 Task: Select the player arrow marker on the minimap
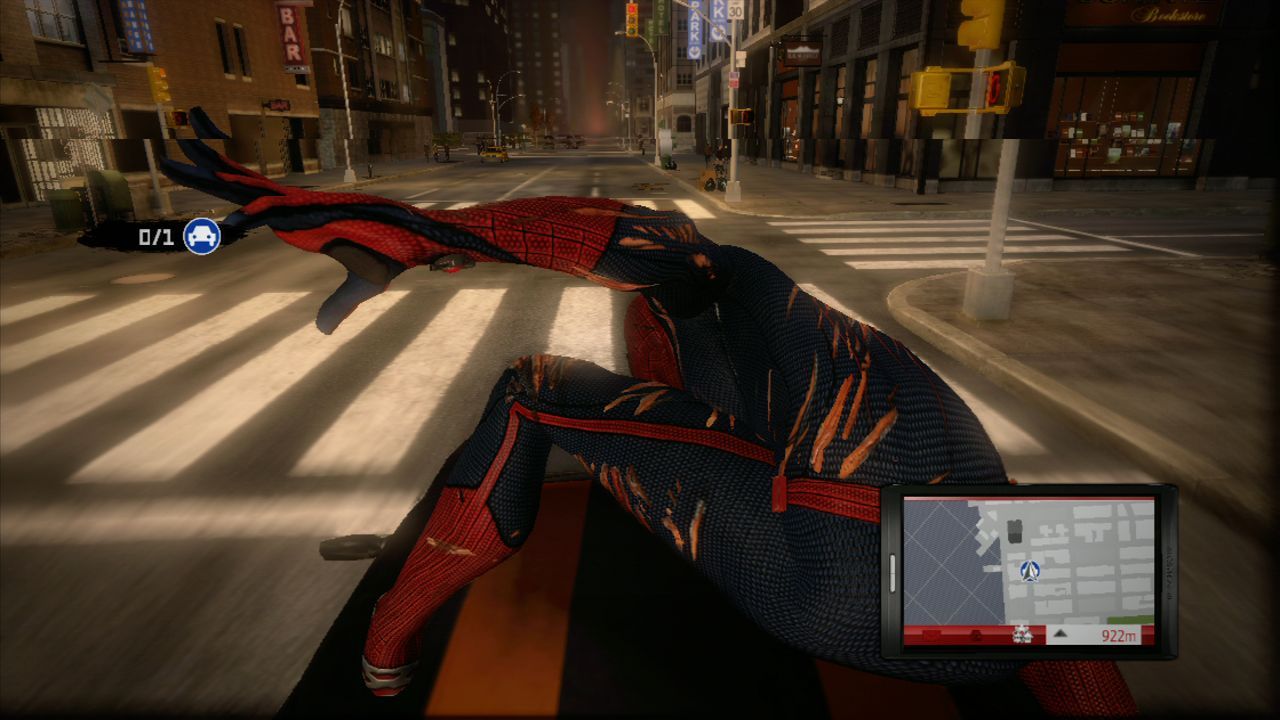1029,572
